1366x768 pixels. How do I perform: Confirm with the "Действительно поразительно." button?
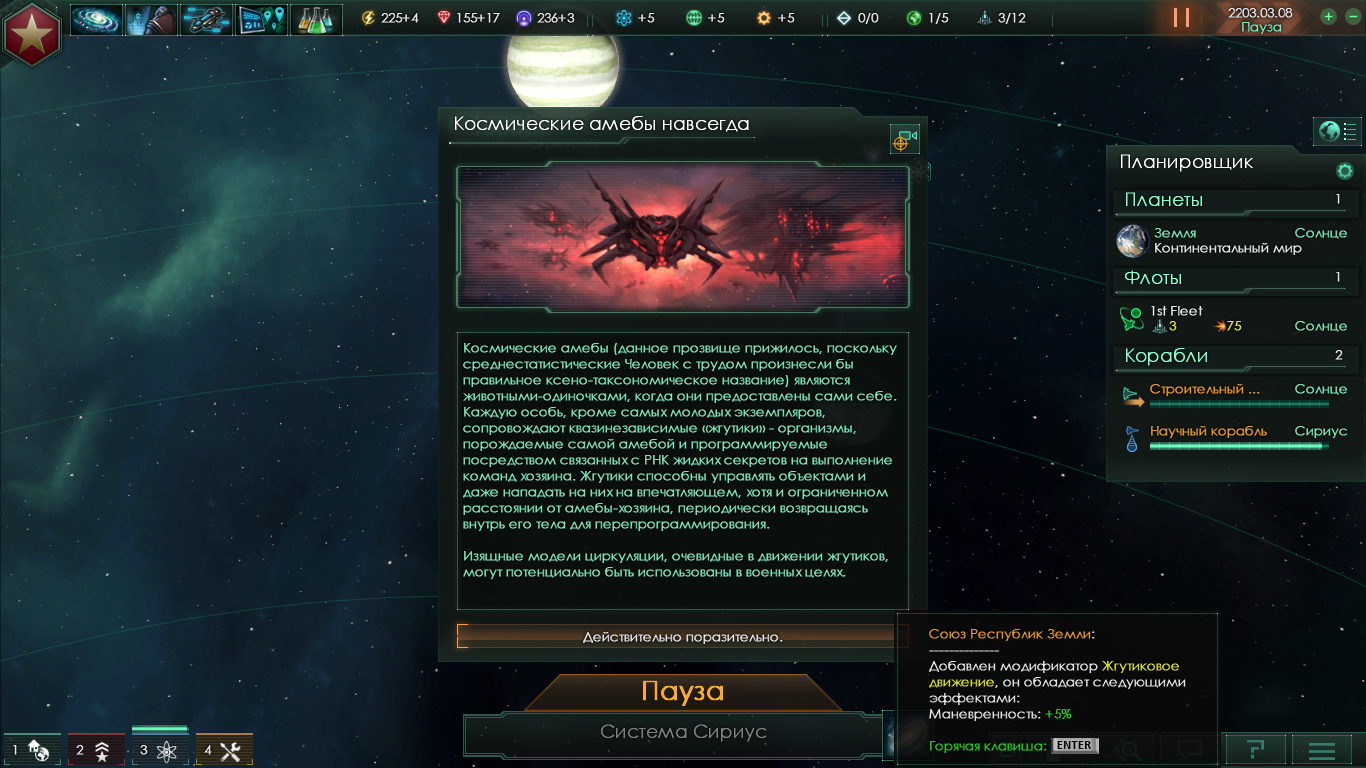tap(682, 637)
